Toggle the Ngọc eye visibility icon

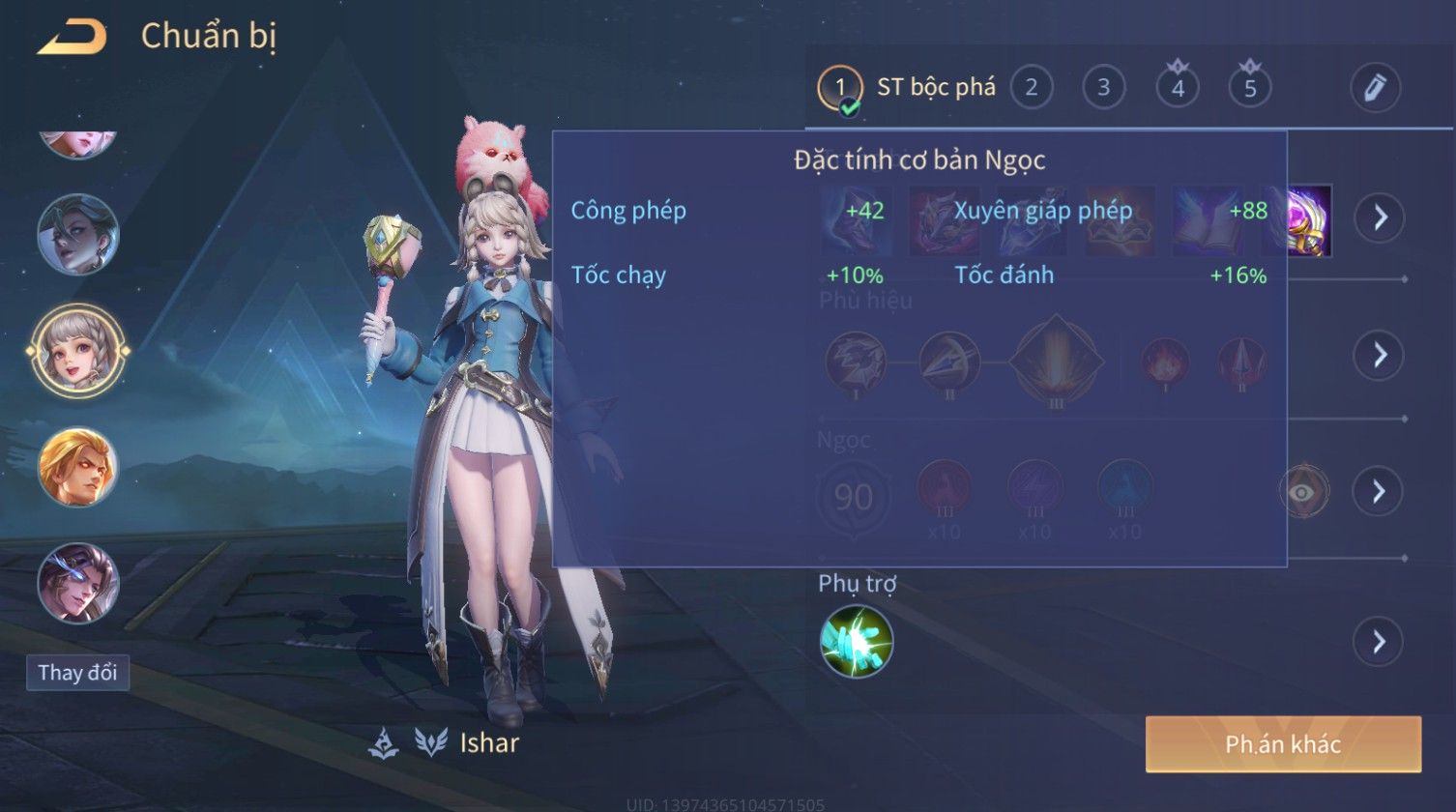[x=1304, y=492]
